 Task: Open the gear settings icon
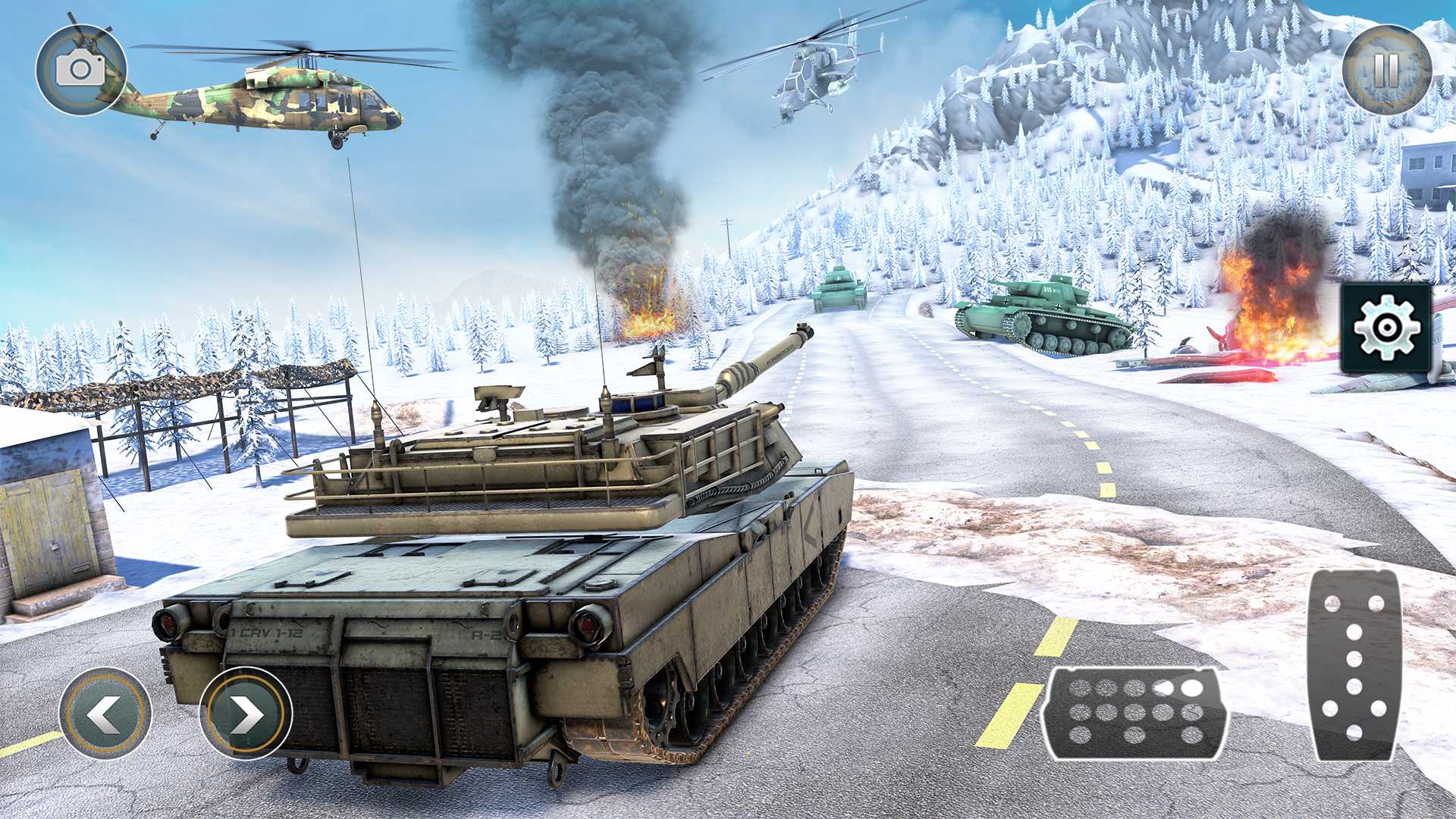(1385, 328)
